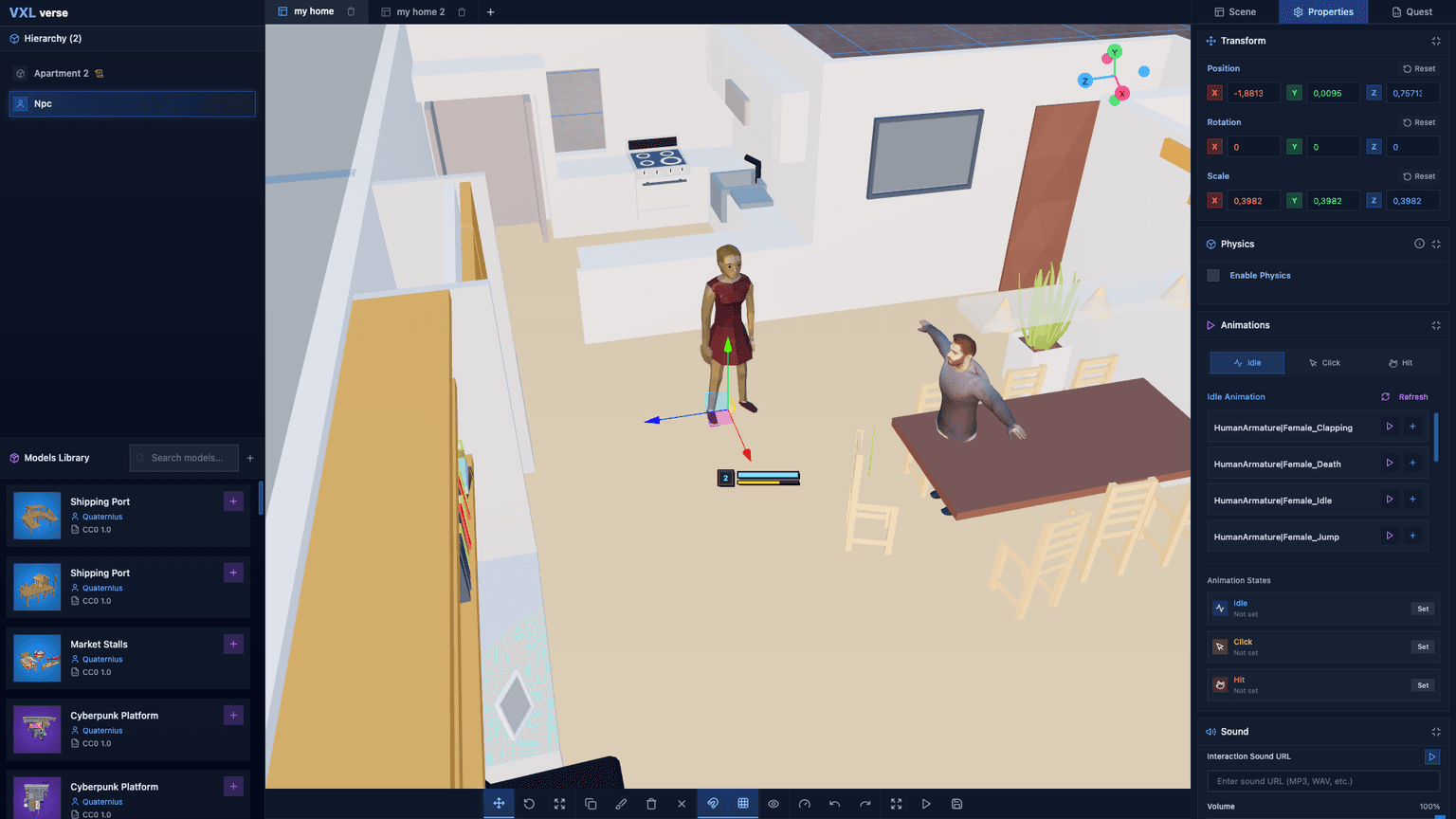Viewport: 1456px width, 819px height.
Task: Set the Click animation state
Action: pos(1422,647)
